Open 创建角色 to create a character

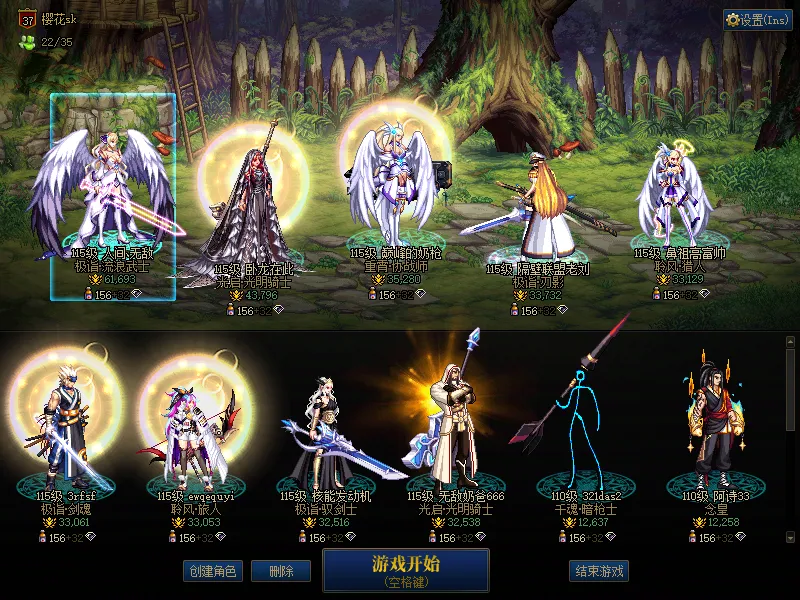(212, 571)
